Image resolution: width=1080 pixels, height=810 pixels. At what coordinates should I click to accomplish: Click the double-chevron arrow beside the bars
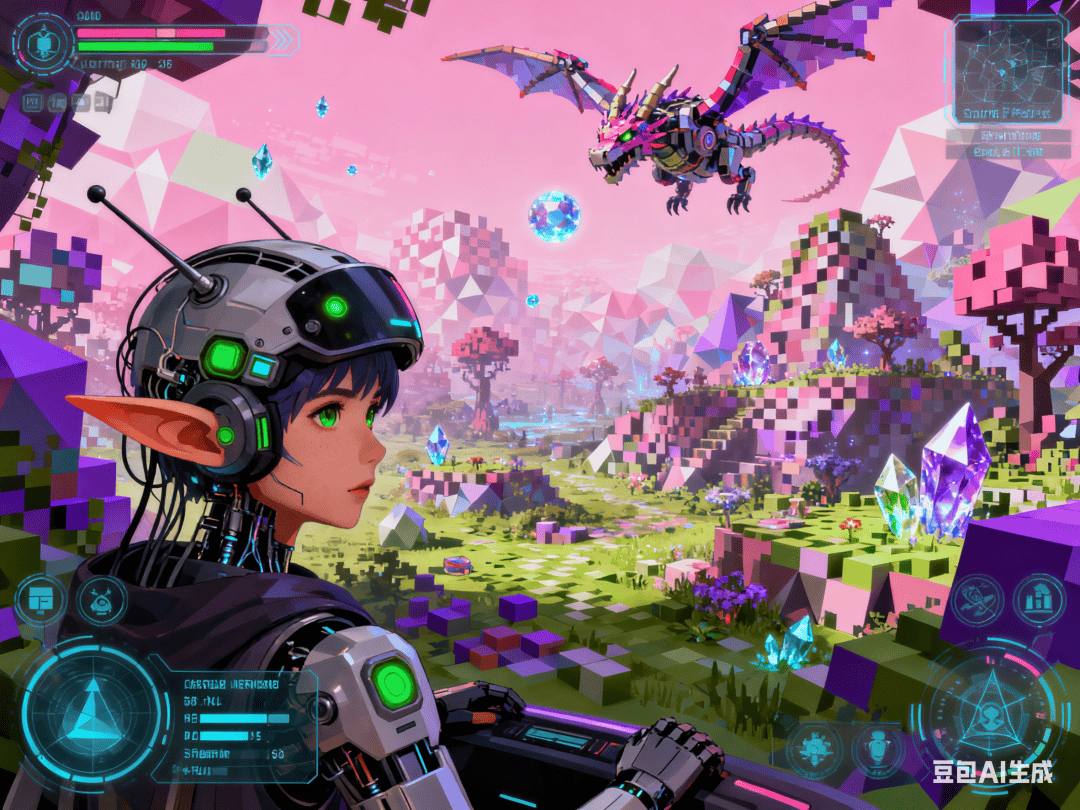285,40
